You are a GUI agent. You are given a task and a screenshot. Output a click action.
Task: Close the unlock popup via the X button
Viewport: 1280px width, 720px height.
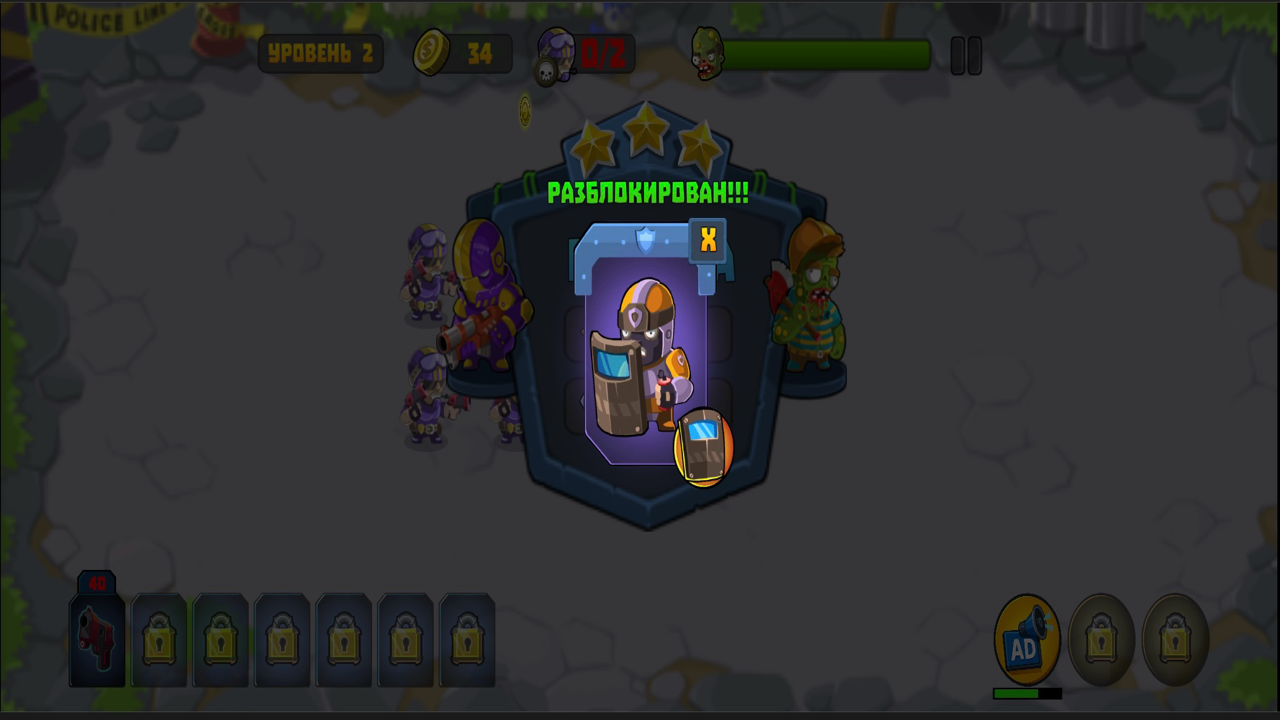[x=708, y=238]
